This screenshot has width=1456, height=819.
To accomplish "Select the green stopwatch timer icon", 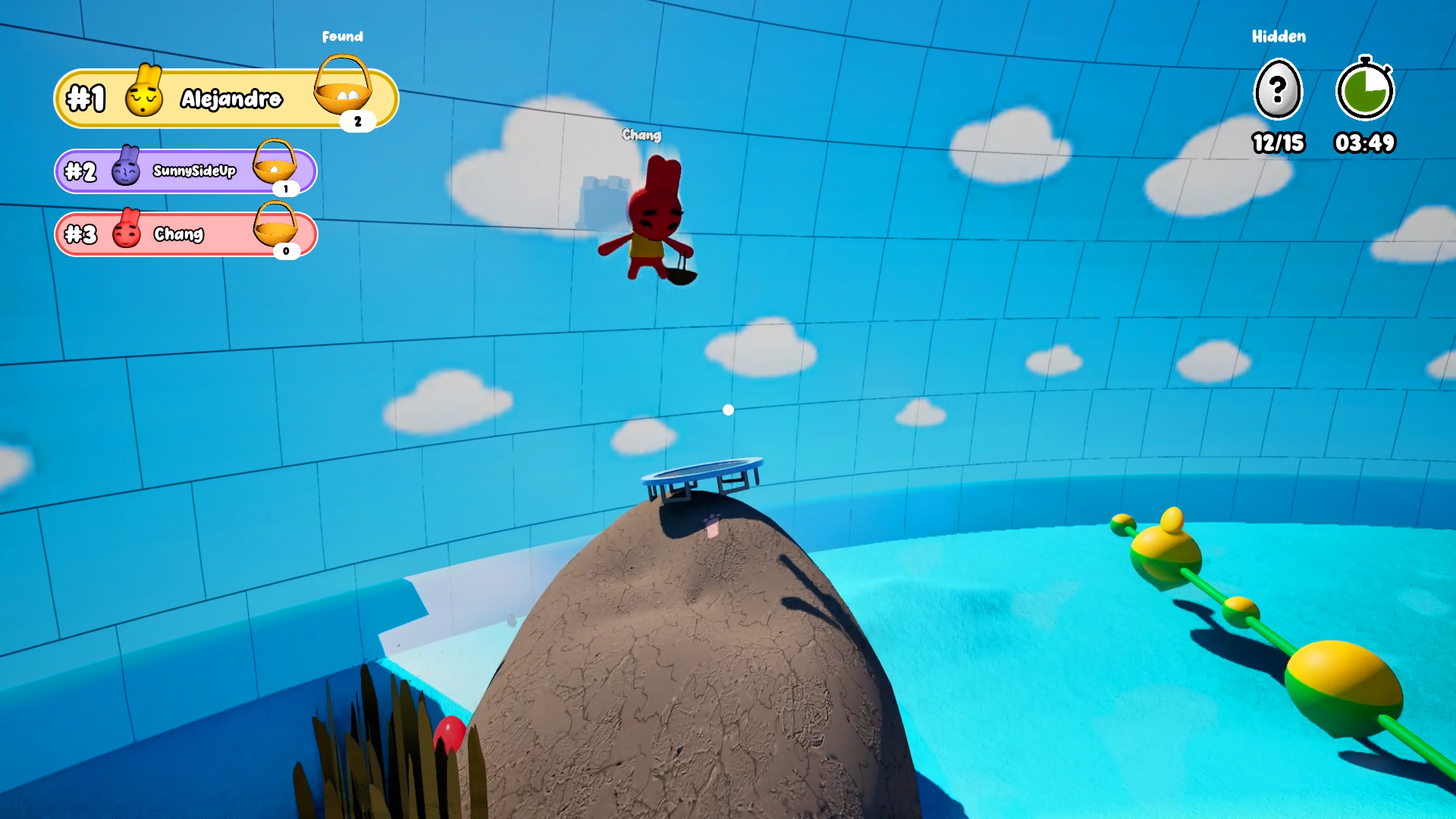I will tap(1365, 91).
